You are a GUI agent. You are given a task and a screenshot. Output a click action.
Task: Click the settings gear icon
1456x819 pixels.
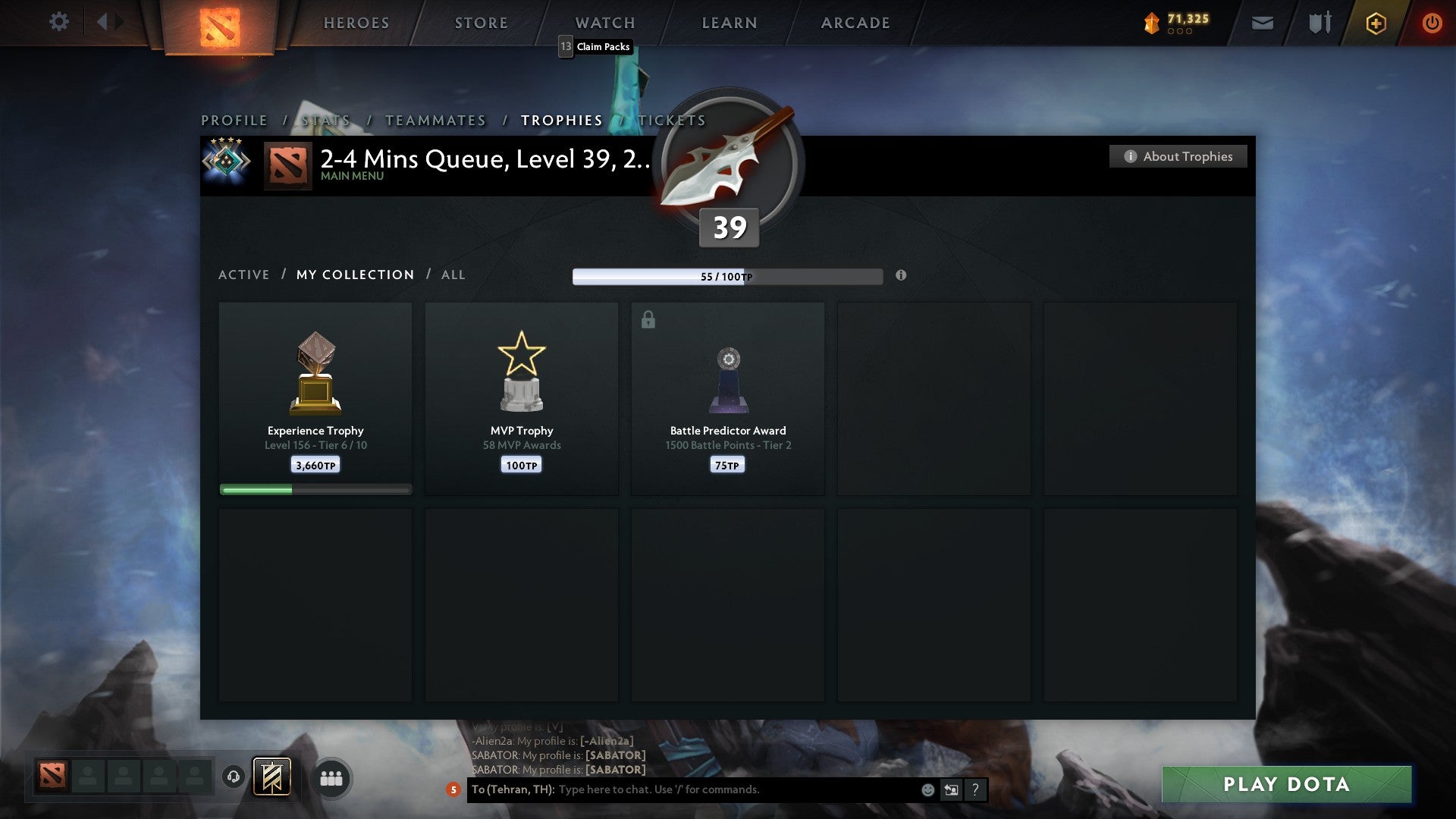(x=59, y=22)
